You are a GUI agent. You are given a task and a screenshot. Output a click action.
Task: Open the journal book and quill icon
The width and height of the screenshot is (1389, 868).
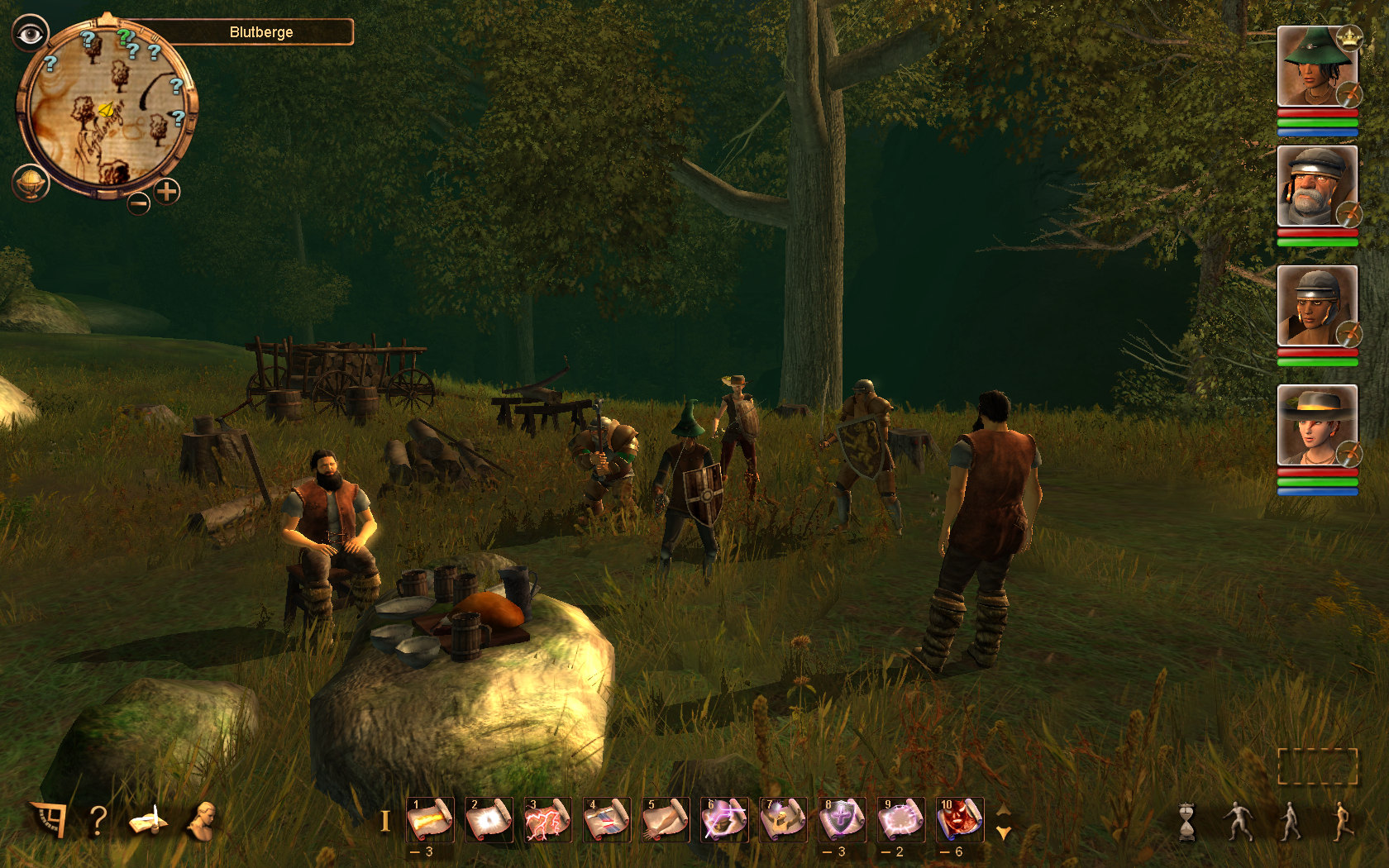(x=147, y=821)
